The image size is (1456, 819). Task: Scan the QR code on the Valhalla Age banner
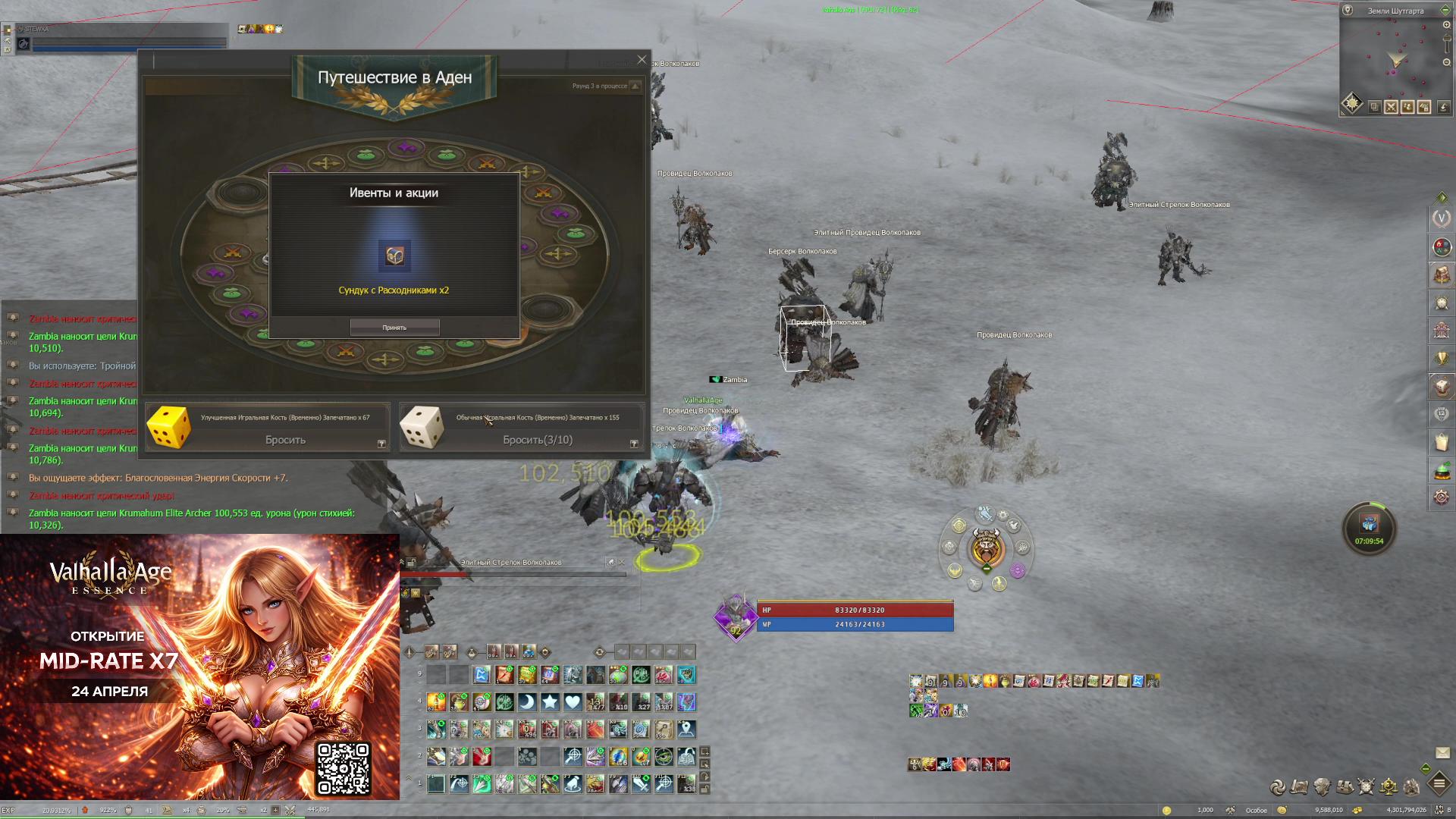pyautogui.click(x=343, y=768)
